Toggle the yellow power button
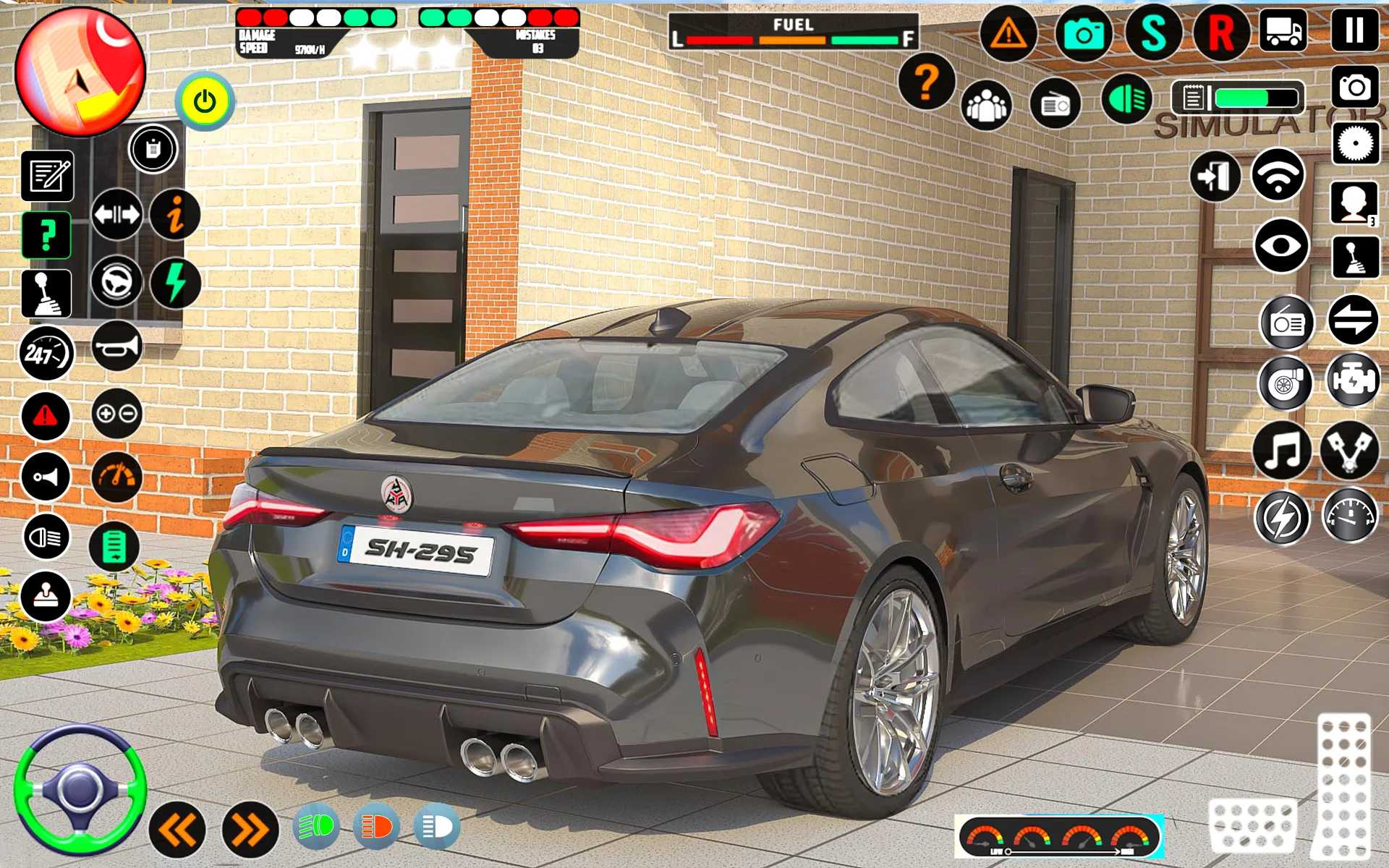 pyautogui.click(x=205, y=101)
